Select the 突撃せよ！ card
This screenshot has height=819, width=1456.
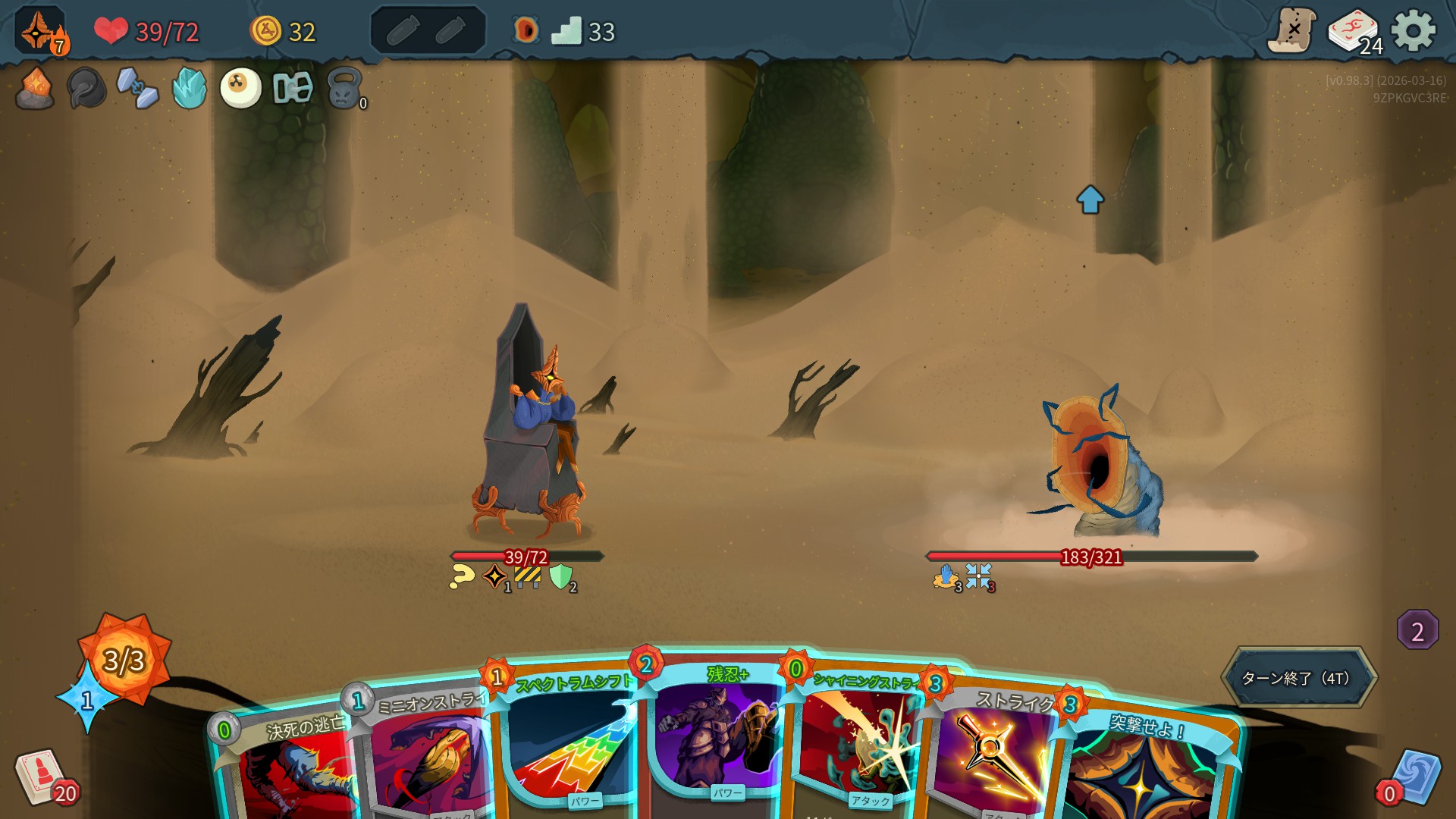click(1145, 766)
